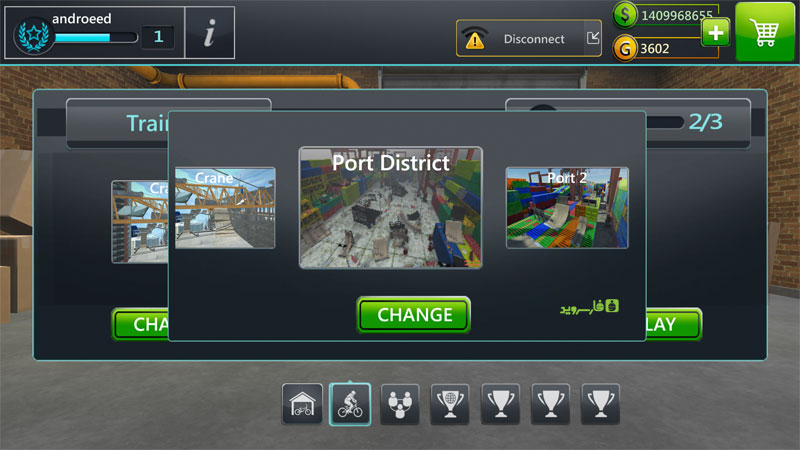Open the globe trophy tab
Viewport: 800px width, 450px height.
click(x=450, y=404)
